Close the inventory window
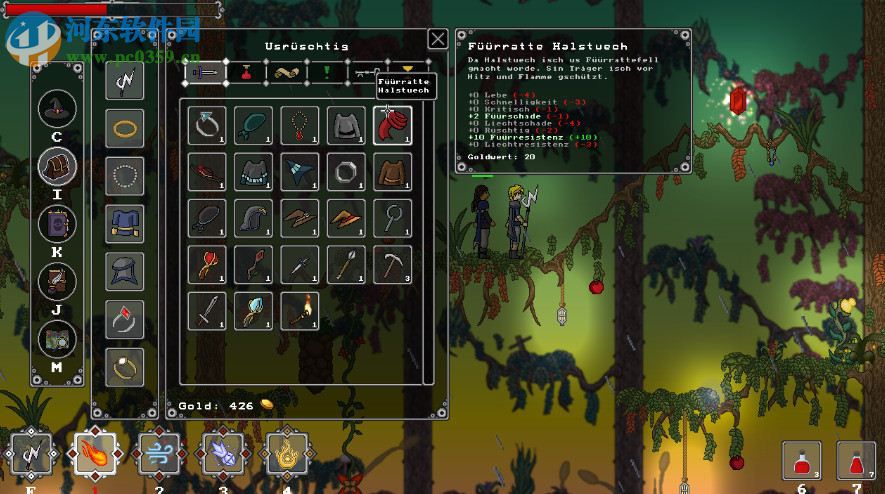The width and height of the screenshot is (885, 494). point(437,39)
